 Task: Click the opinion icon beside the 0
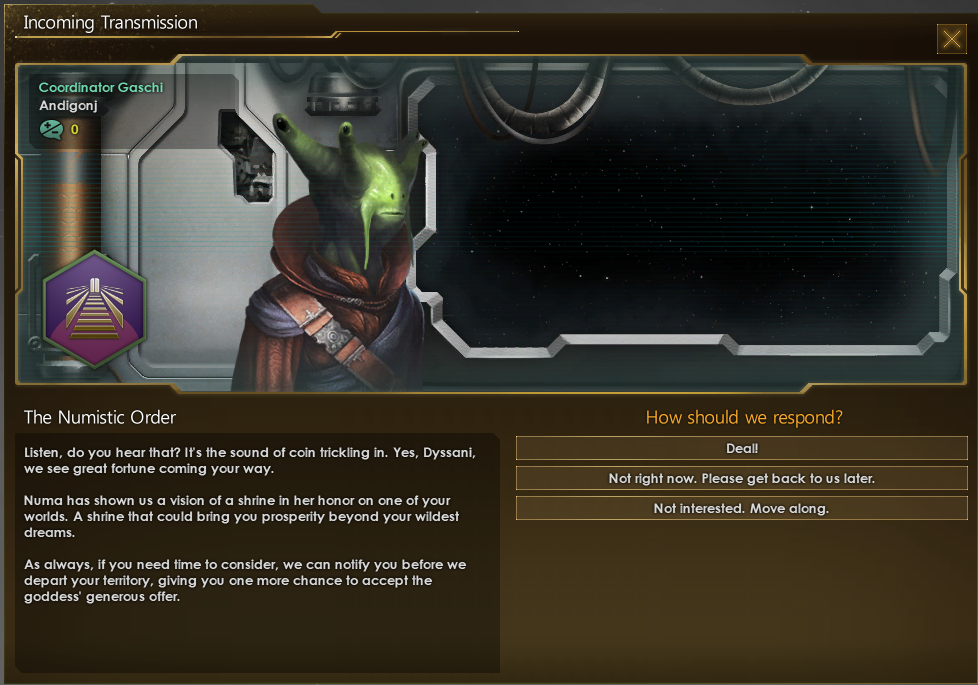pyautogui.click(x=51, y=129)
